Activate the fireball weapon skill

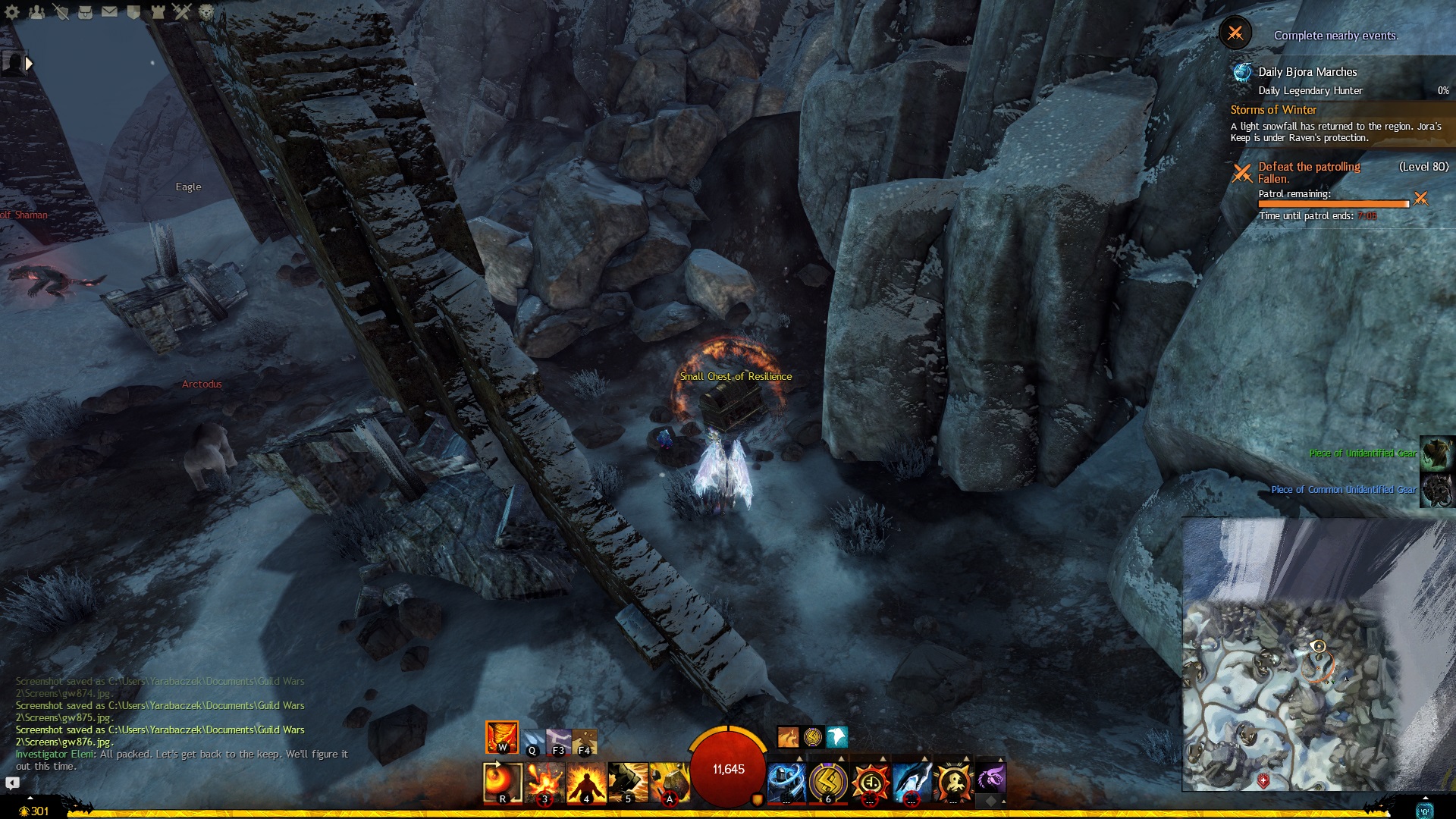pos(503,783)
